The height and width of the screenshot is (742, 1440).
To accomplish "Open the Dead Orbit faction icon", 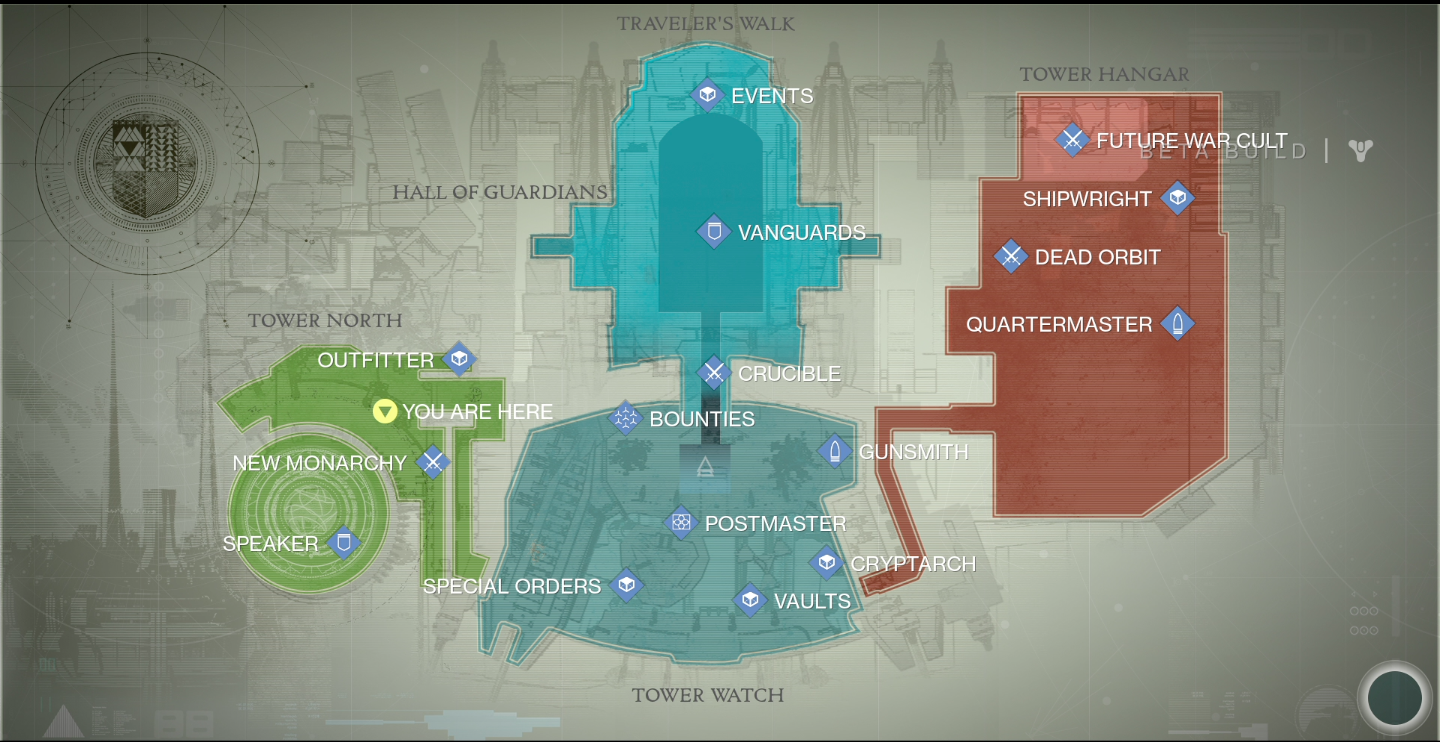I will [x=1011, y=256].
